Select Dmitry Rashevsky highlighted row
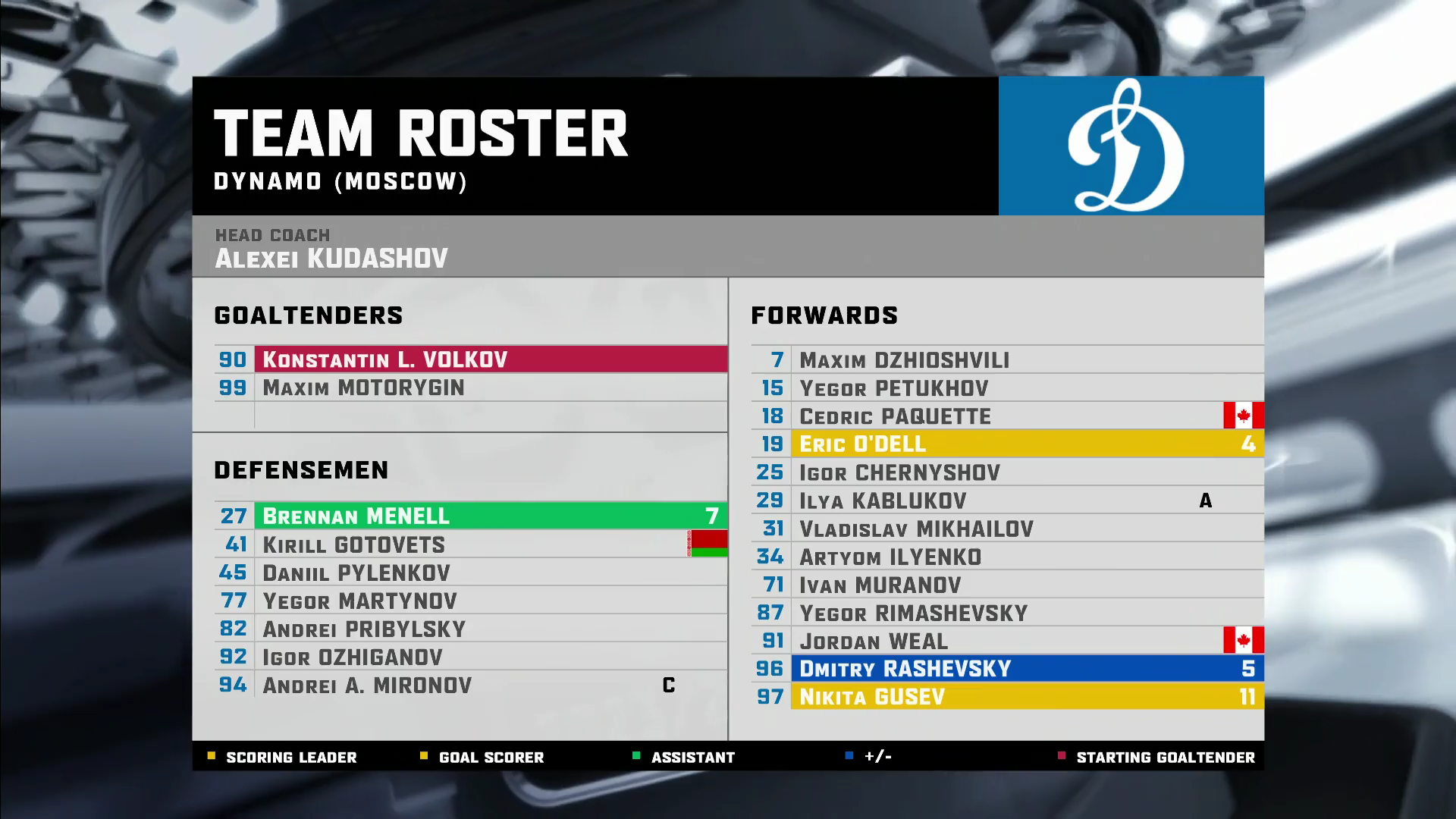This screenshot has height=819, width=1456. click(x=1007, y=668)
